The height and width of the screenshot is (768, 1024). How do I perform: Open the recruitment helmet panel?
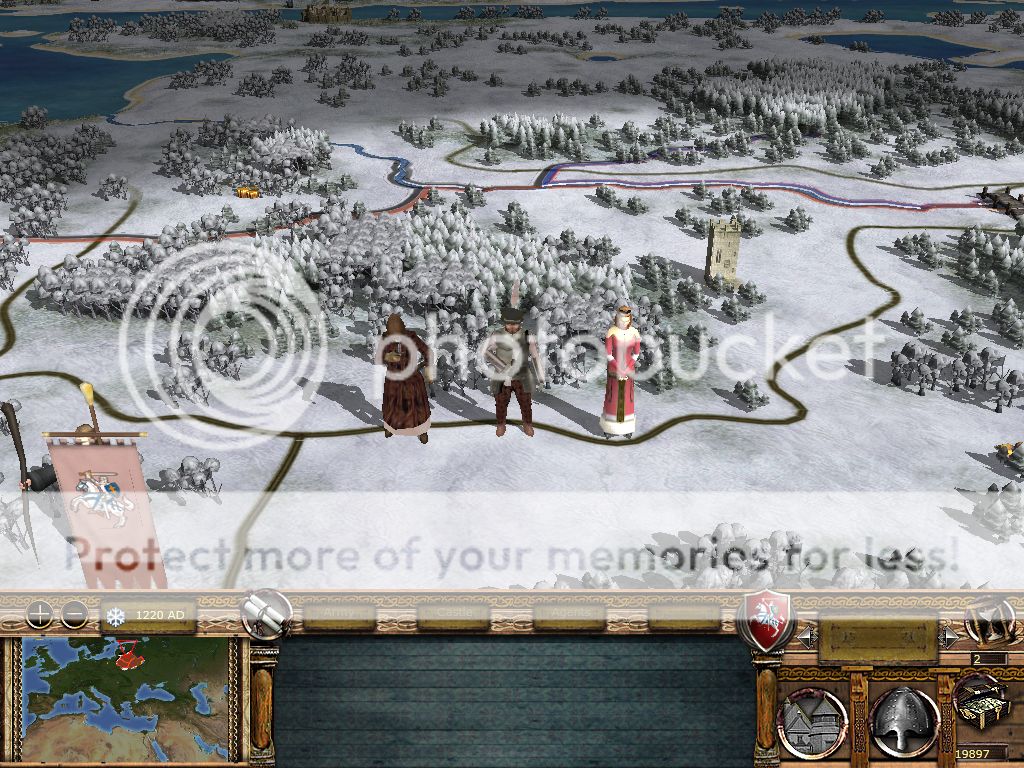click(x=903, y=720)
